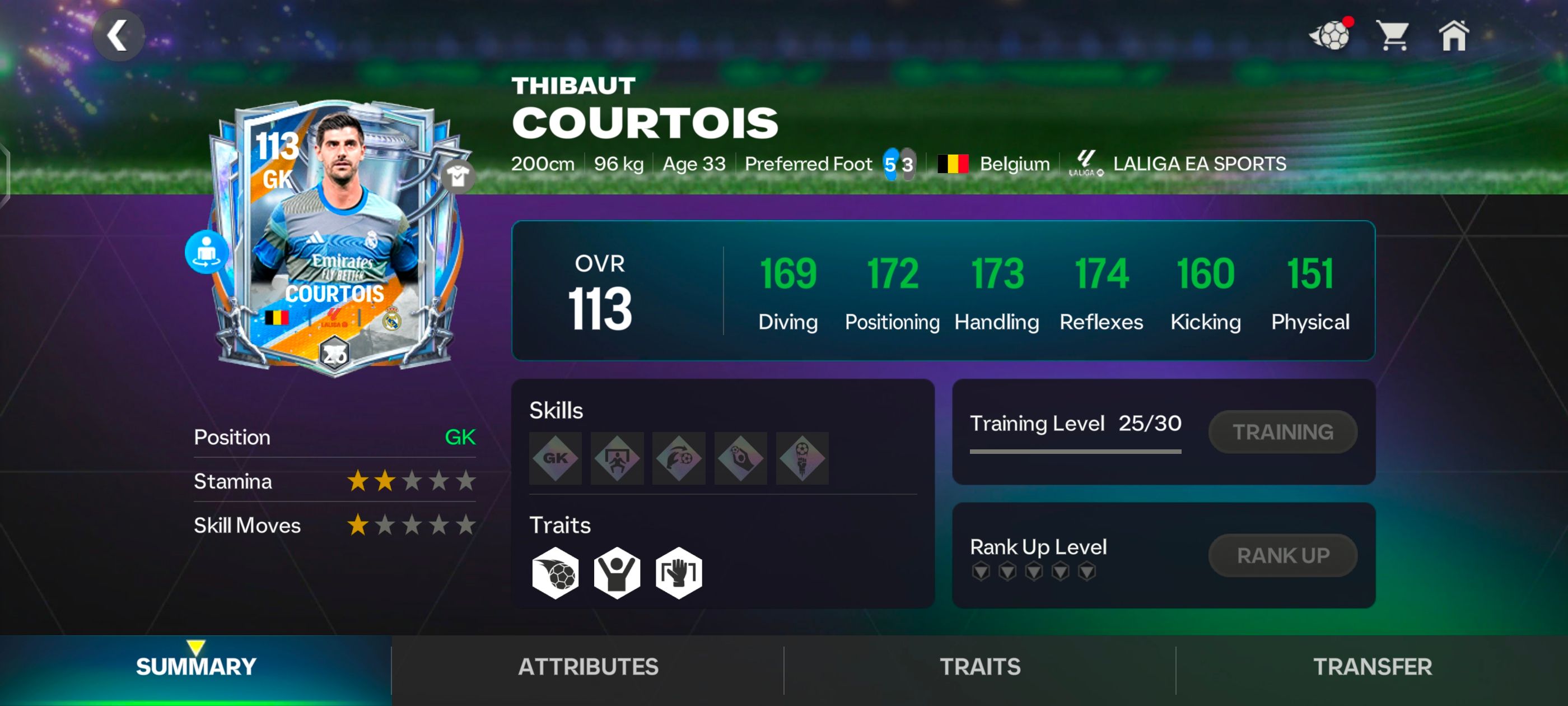
Task: Tap the TRAINING button
Action: [1282, 432]
